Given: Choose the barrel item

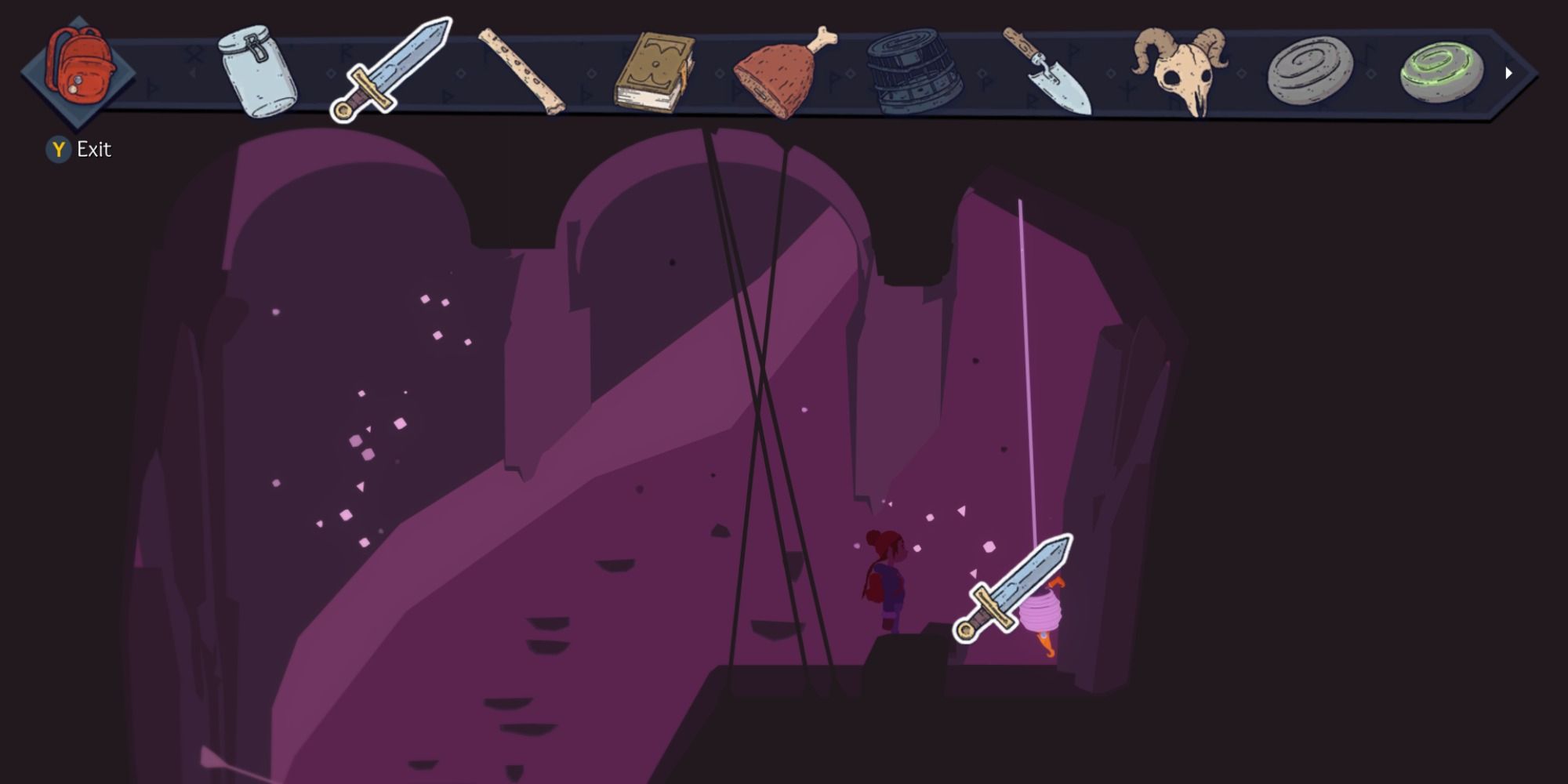Looking at the screenshot, I should click(913, 69).
